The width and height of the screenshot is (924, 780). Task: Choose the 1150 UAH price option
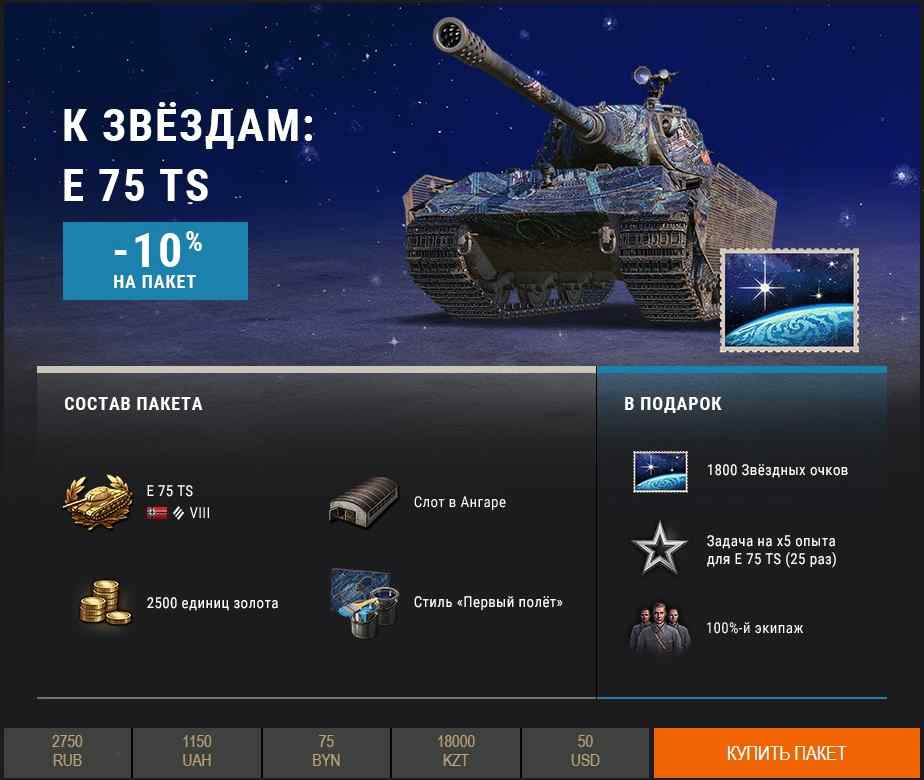197,753
